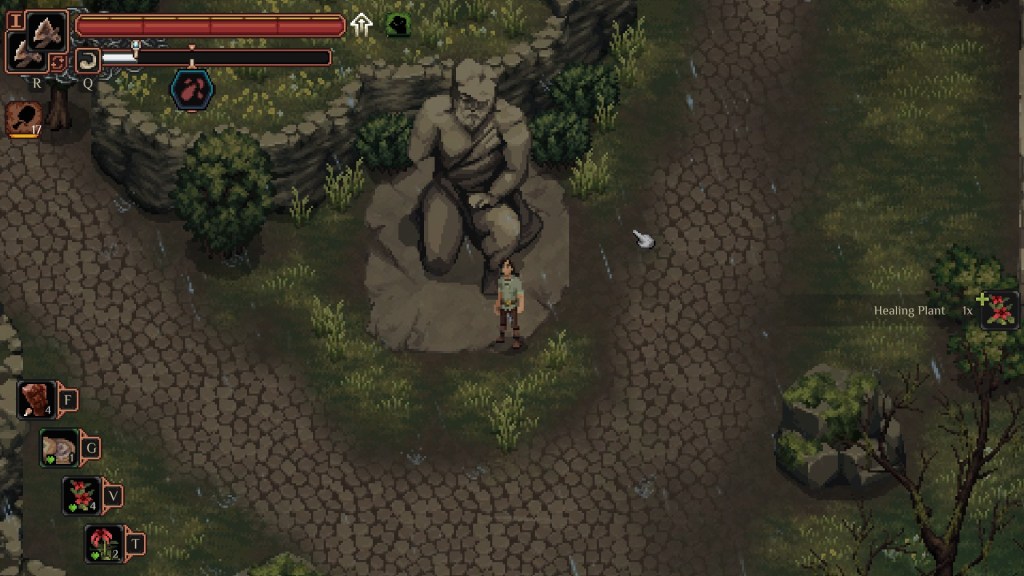Use the cooked meat quick slot
The height and width of the screenshot is (576, 1024).
click(x=37, y=400)
